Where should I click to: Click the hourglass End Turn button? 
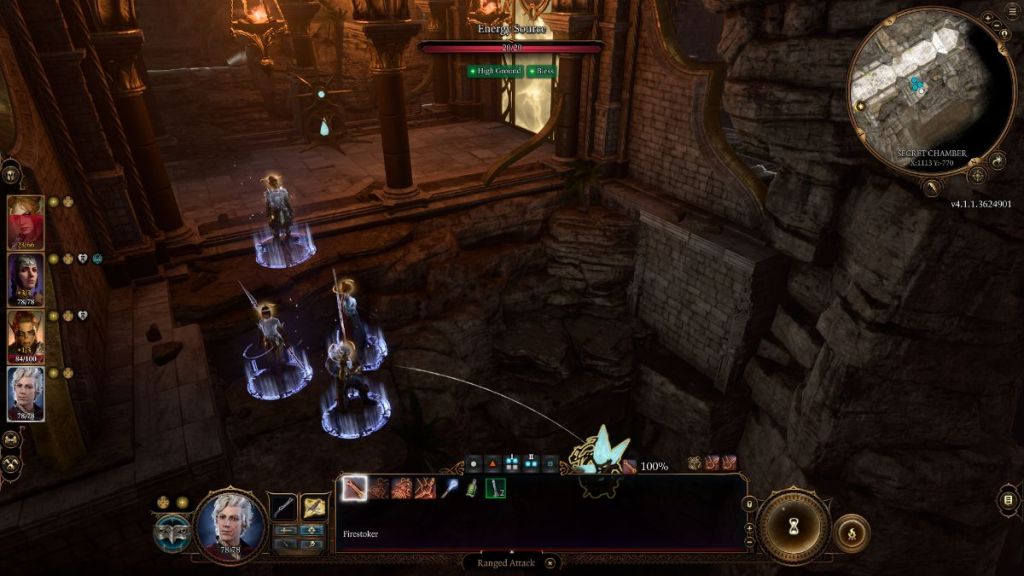pyautogui.click(x=793, y=526)
